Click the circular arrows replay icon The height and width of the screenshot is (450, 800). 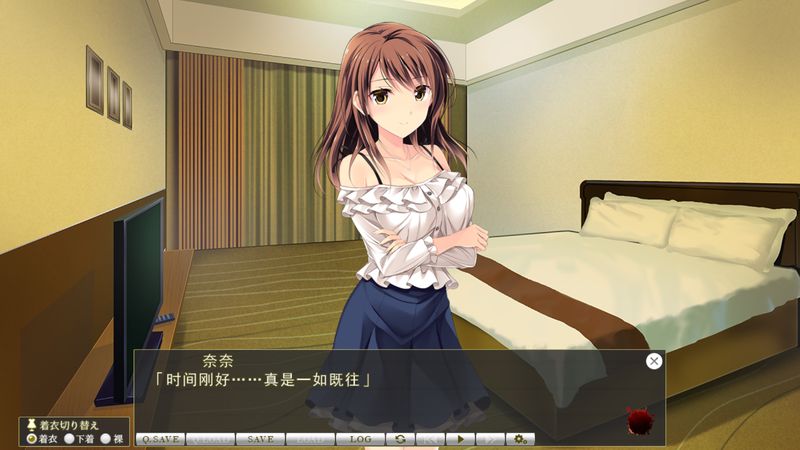[400, 439]
